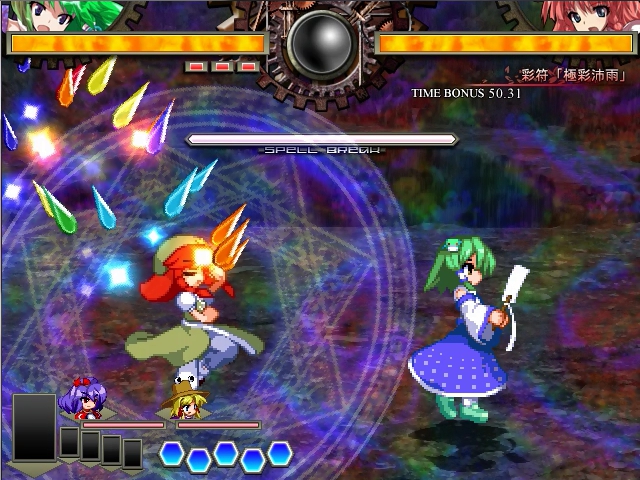Select the blonde straw-hat partner character icon

[183, 402]
